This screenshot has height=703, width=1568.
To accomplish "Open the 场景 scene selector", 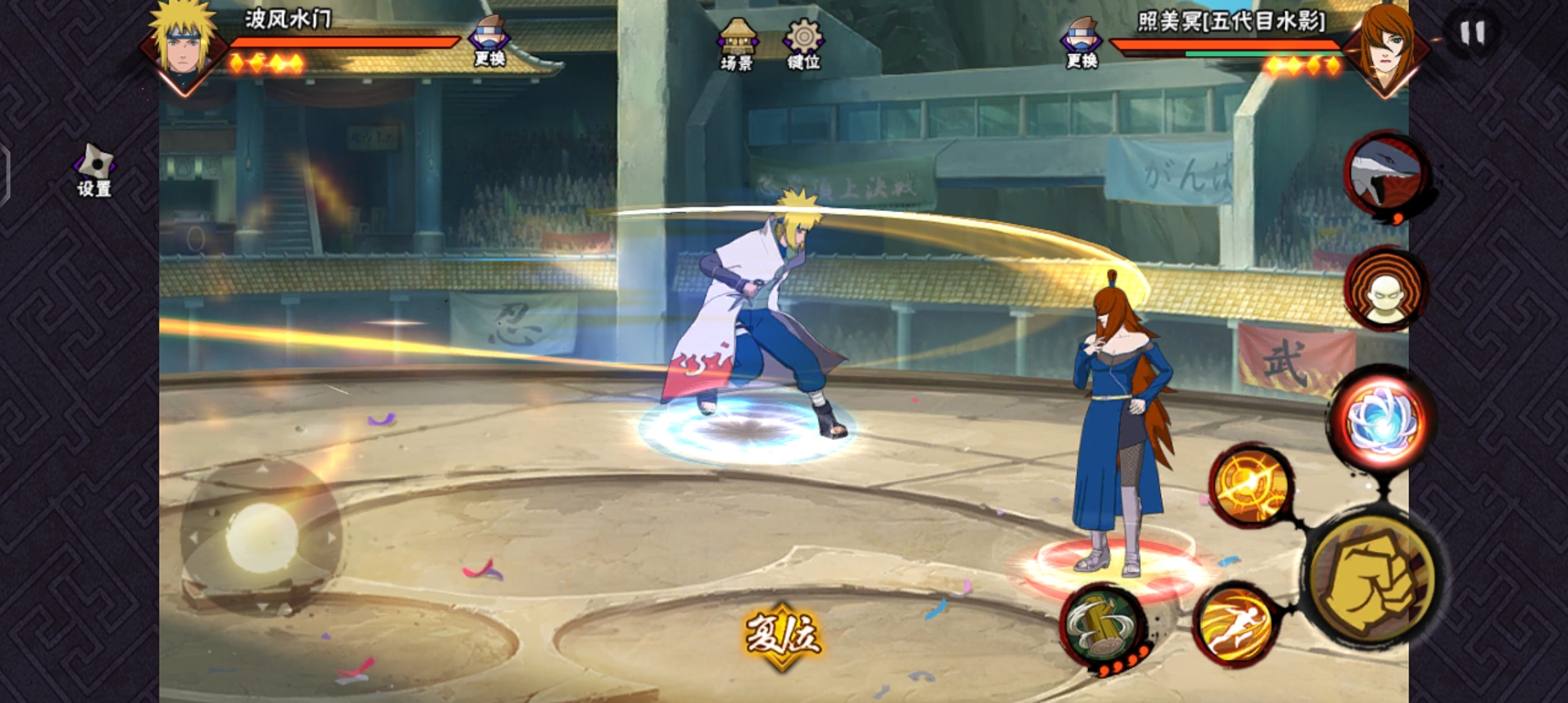I will click(737, 44).
